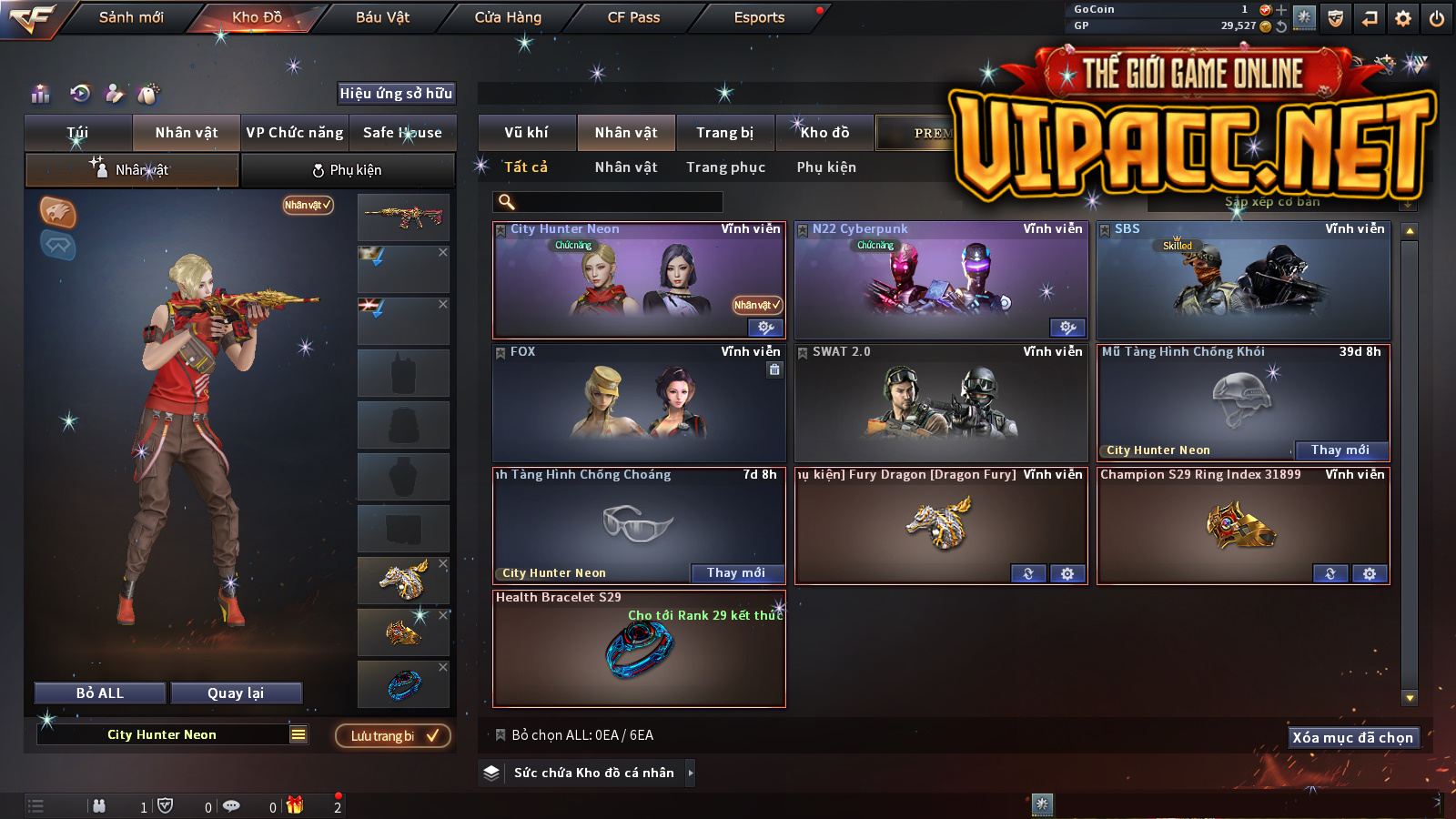Open the Sảnh mới lobby menu

(131, 17)
